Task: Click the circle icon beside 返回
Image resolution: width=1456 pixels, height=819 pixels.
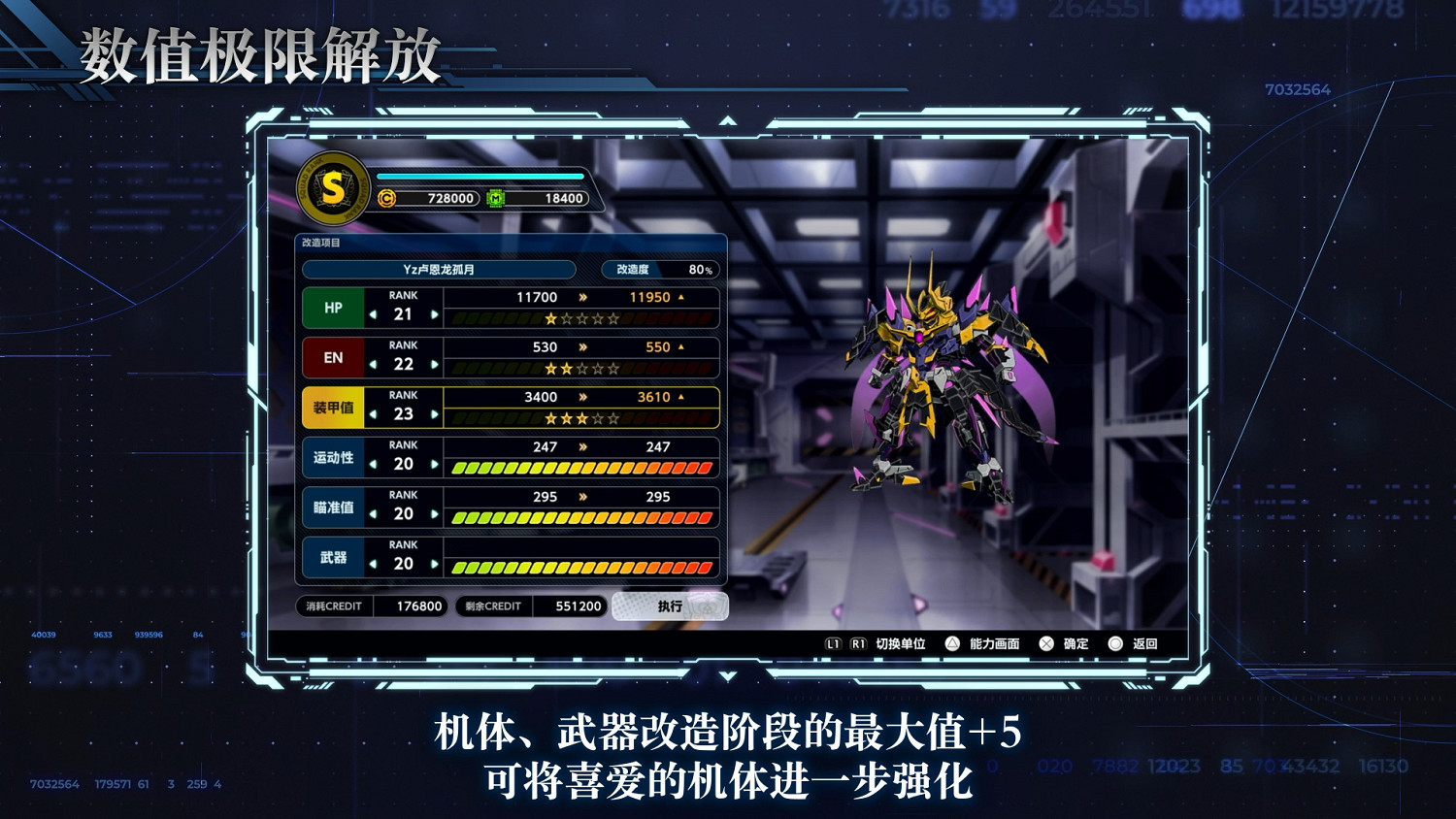Action: pos(1115,642)
